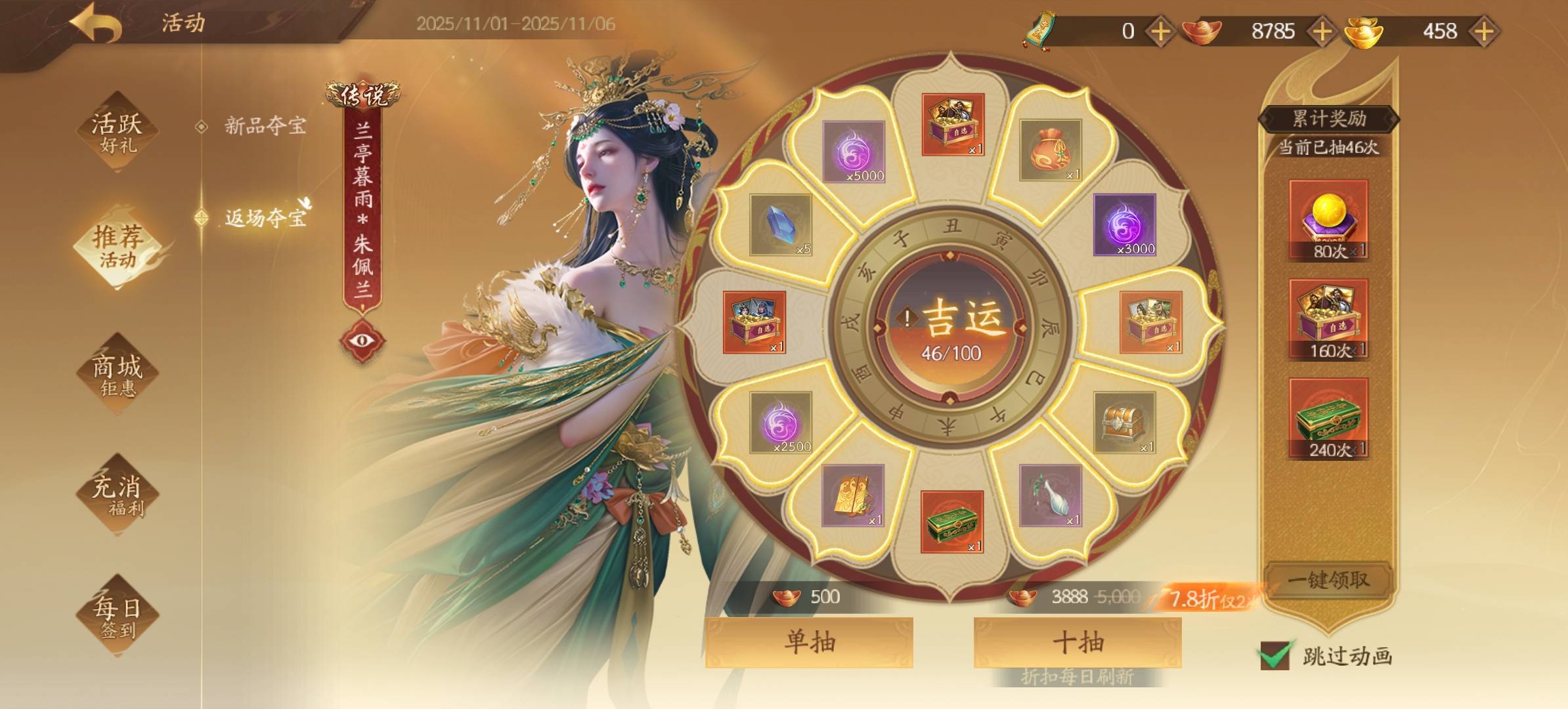Open the 活跃好礼 activity category
This screenshot has height=709, width=1568.
[117, 132]
